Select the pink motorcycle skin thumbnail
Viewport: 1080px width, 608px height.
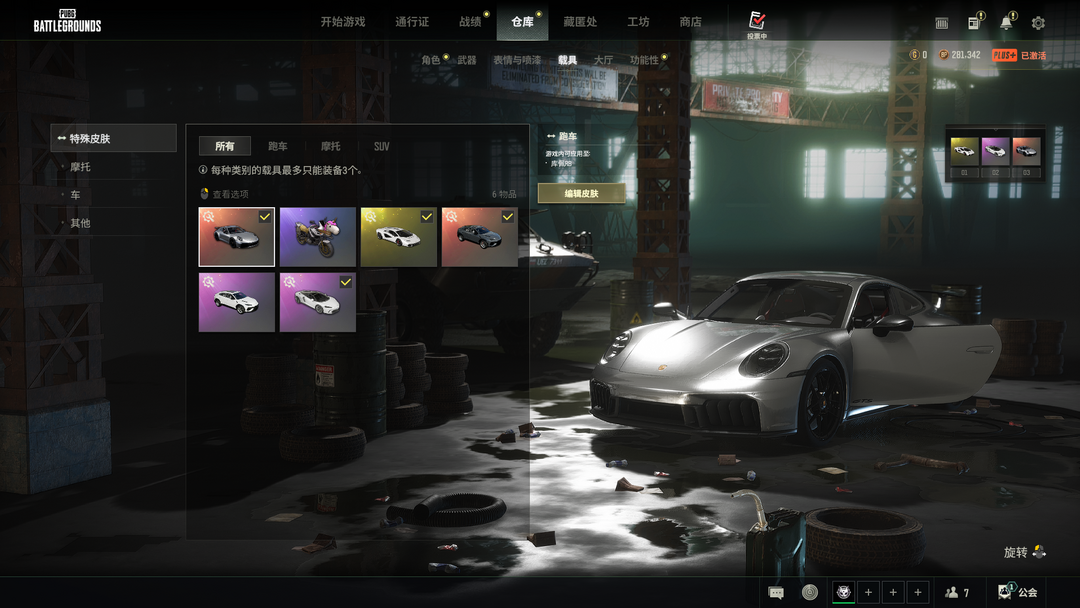[x=318, y=237]
